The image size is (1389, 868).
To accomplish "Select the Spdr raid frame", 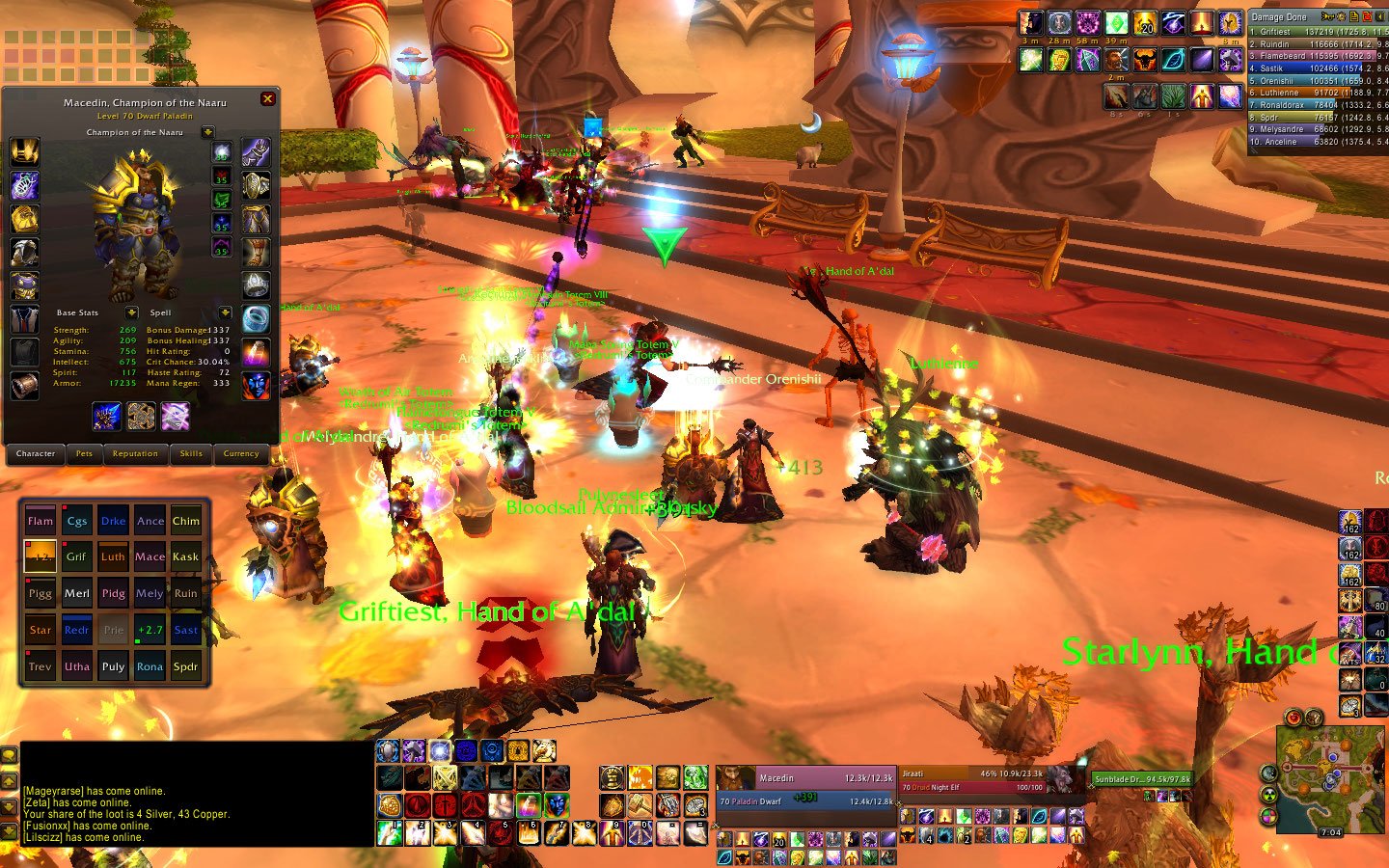I will coord(186,666).
